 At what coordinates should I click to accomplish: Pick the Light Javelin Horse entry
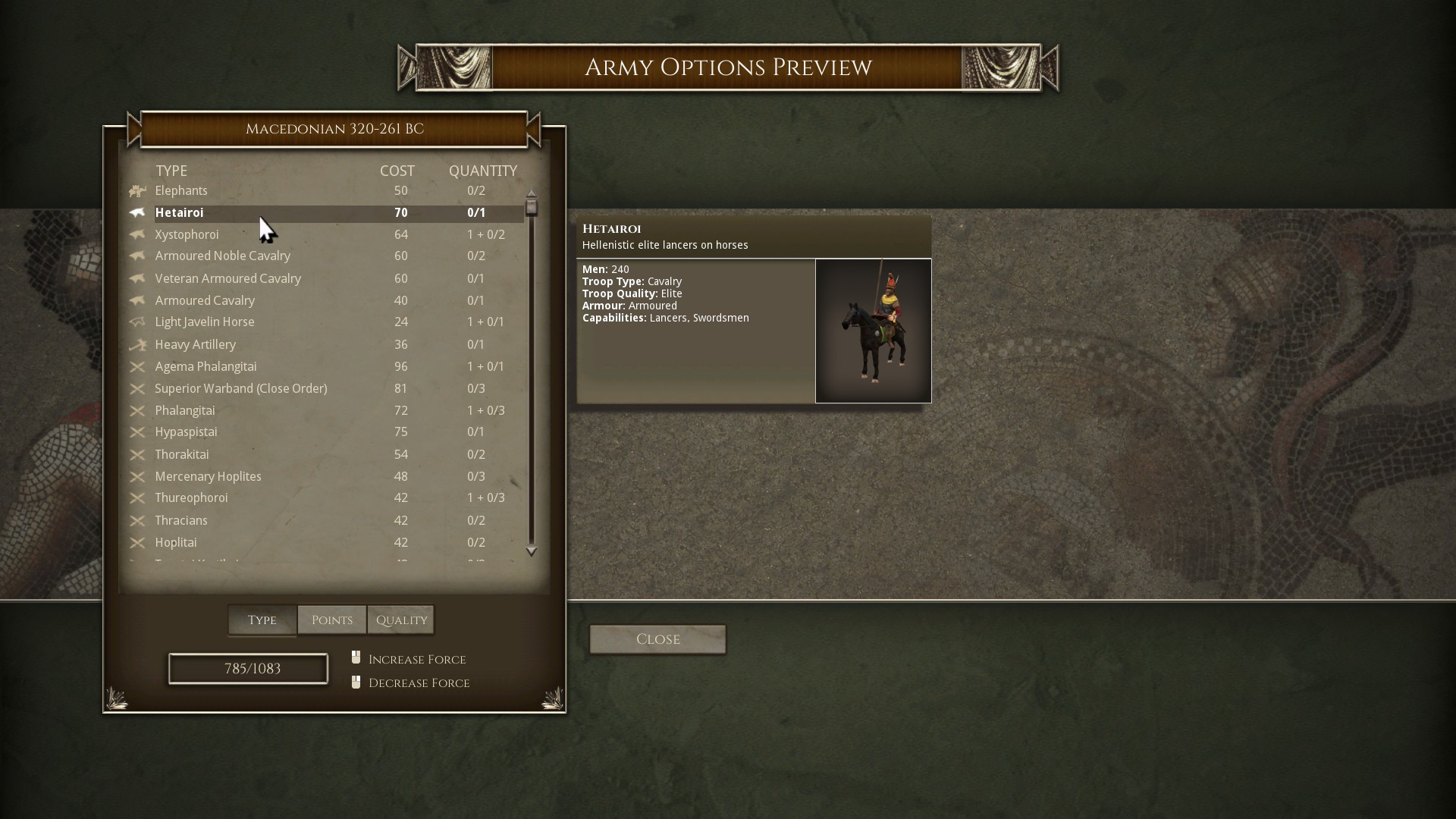pyautogui.click(x=205, y=322)
